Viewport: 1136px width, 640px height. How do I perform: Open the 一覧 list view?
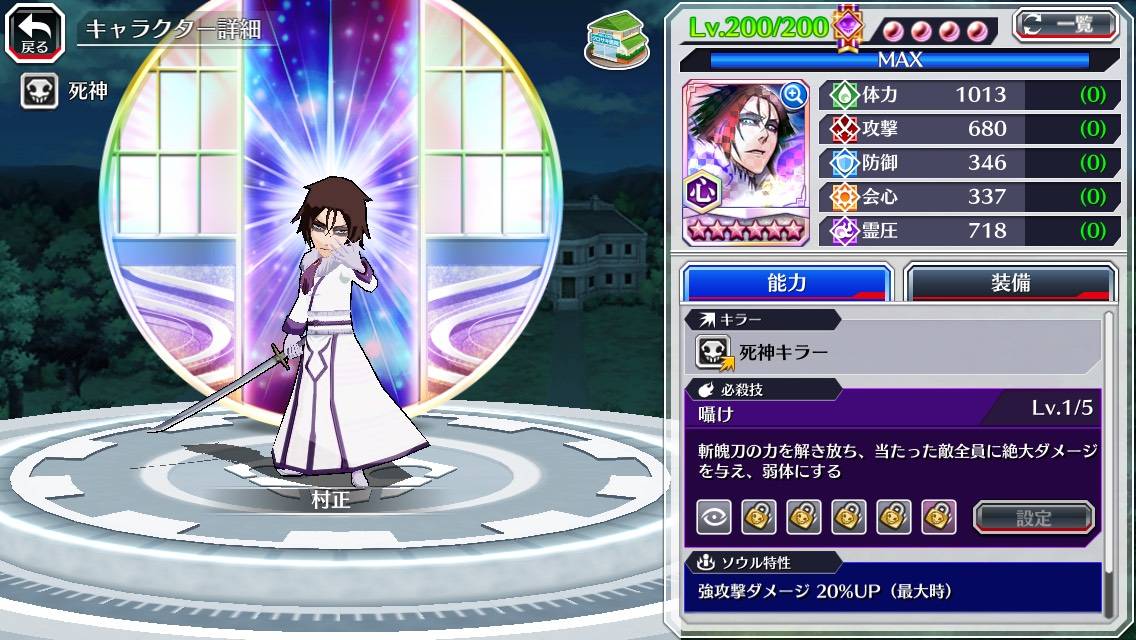click(1065, 25)
